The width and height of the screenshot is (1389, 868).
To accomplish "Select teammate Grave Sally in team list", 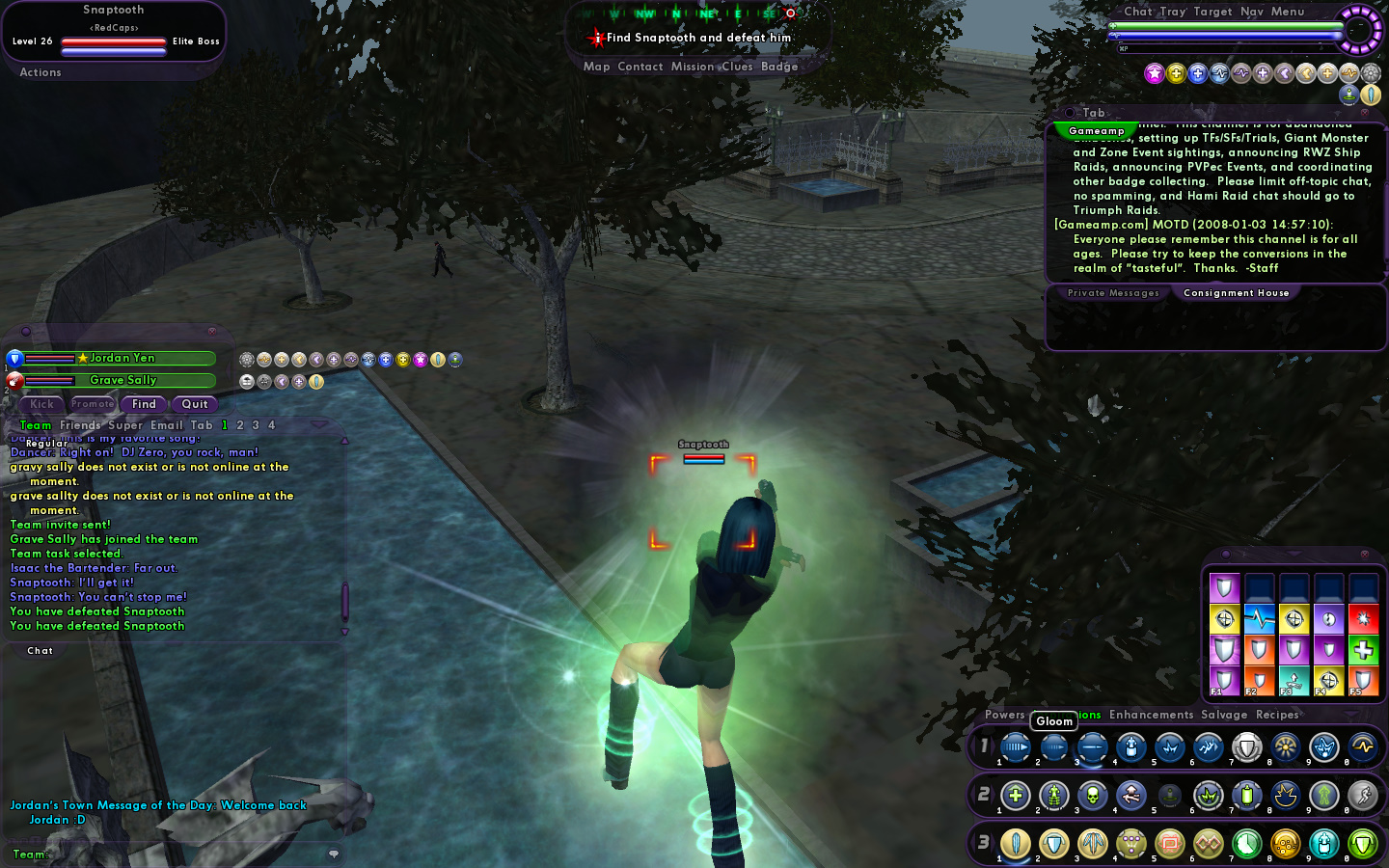I will (x=123, y=380).
